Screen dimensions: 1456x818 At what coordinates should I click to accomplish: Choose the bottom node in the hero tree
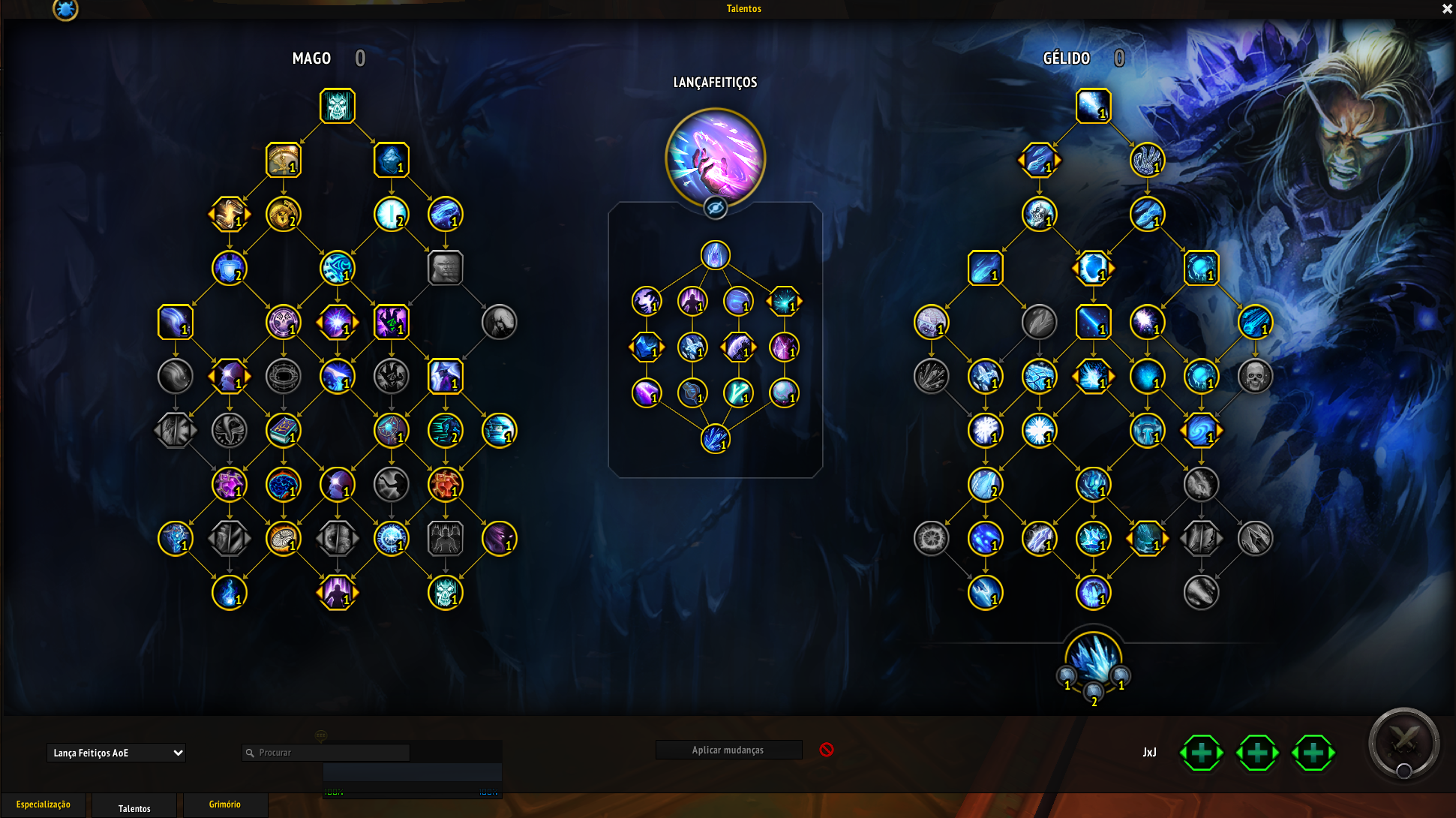716,439
